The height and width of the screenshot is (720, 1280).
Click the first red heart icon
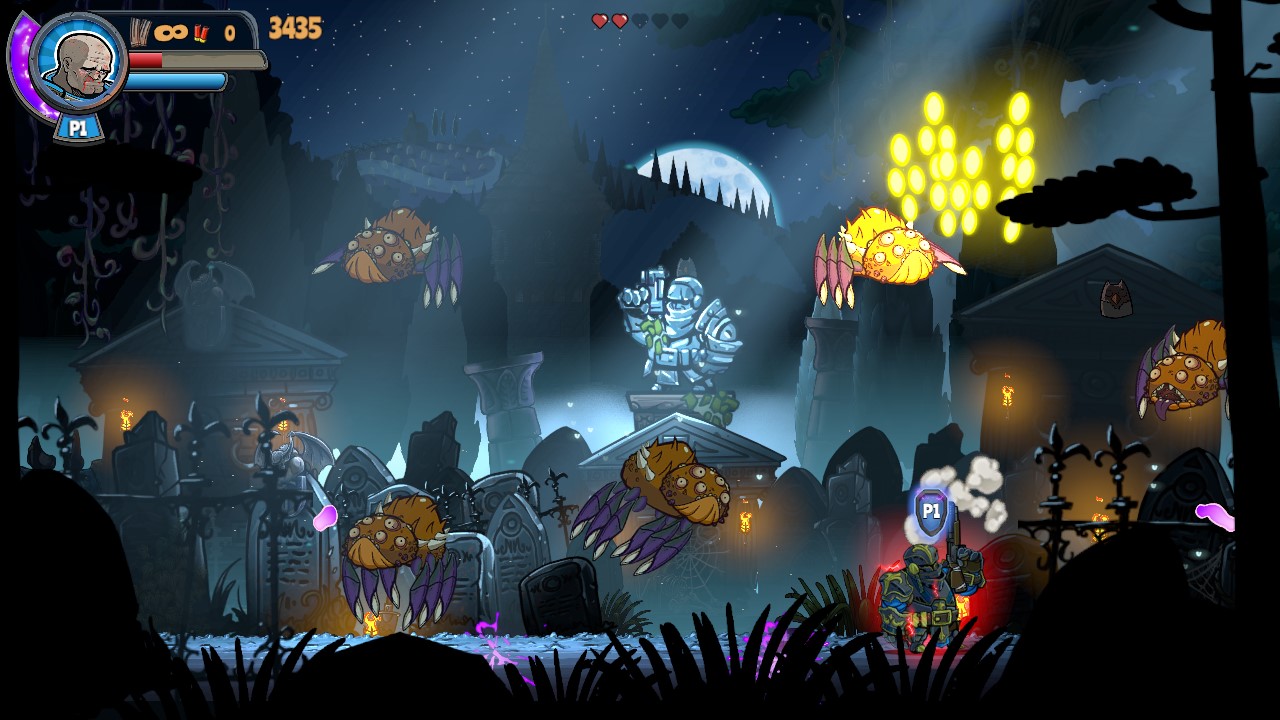pos(600,20)
